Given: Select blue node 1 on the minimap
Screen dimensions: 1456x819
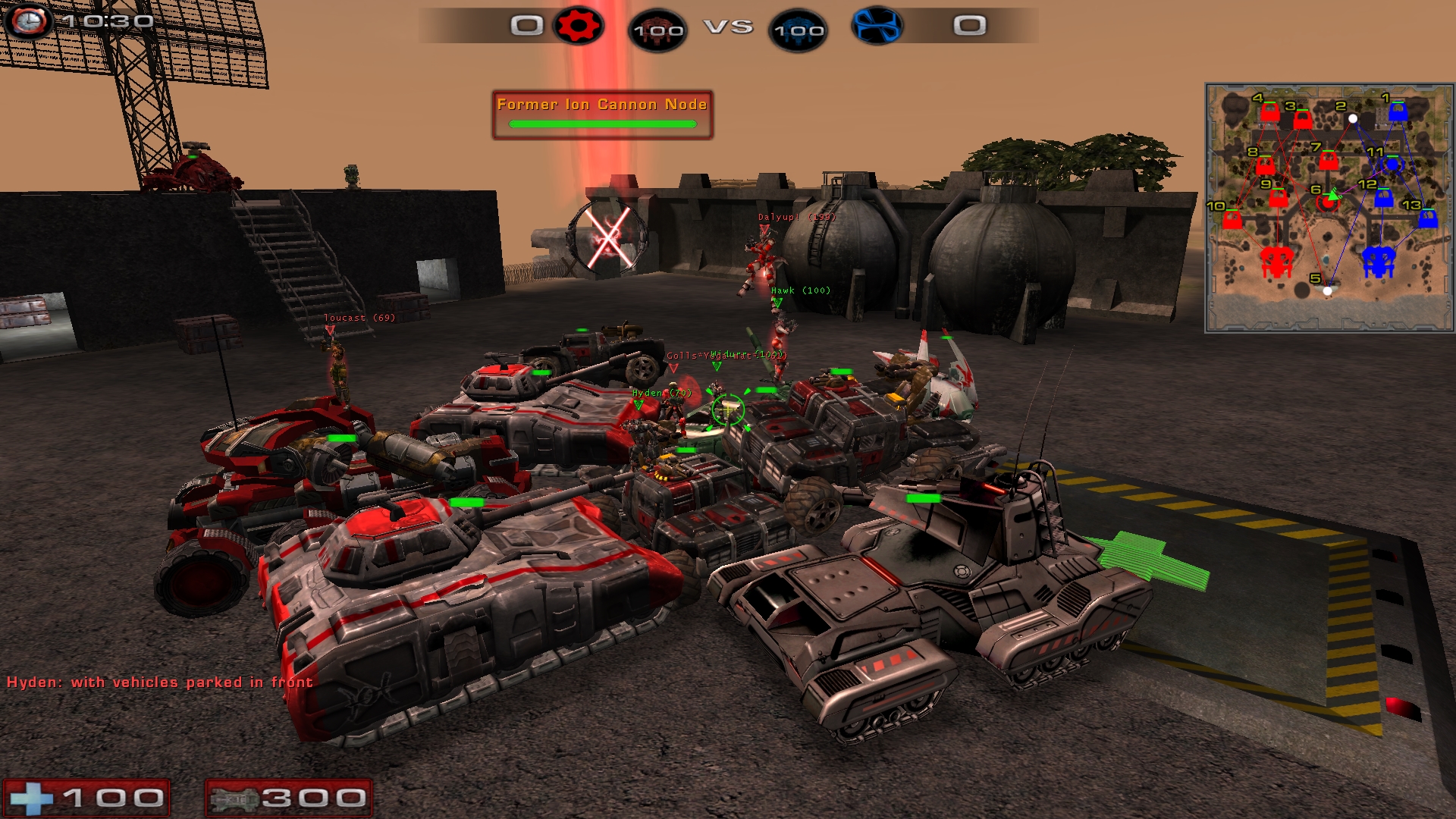Looking at the screenshot, I should coord(1398,112).
